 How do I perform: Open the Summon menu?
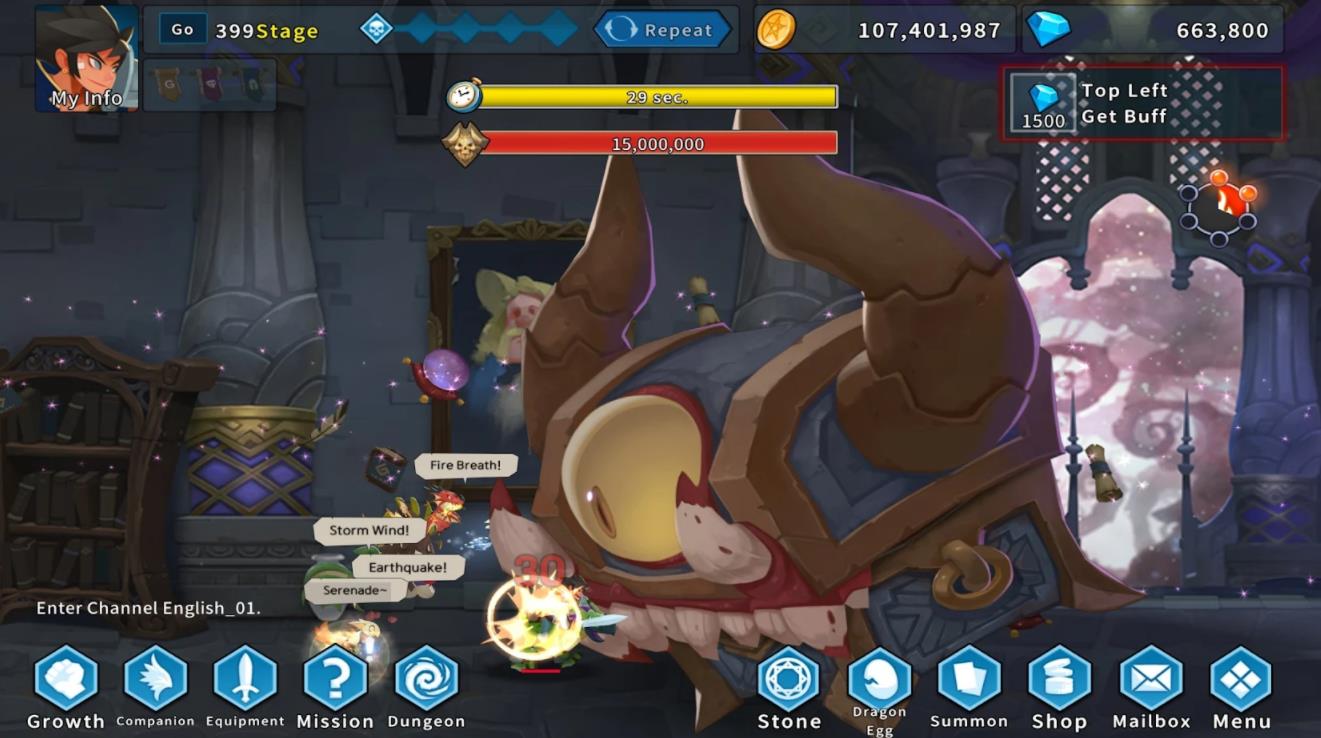point(969,680)
